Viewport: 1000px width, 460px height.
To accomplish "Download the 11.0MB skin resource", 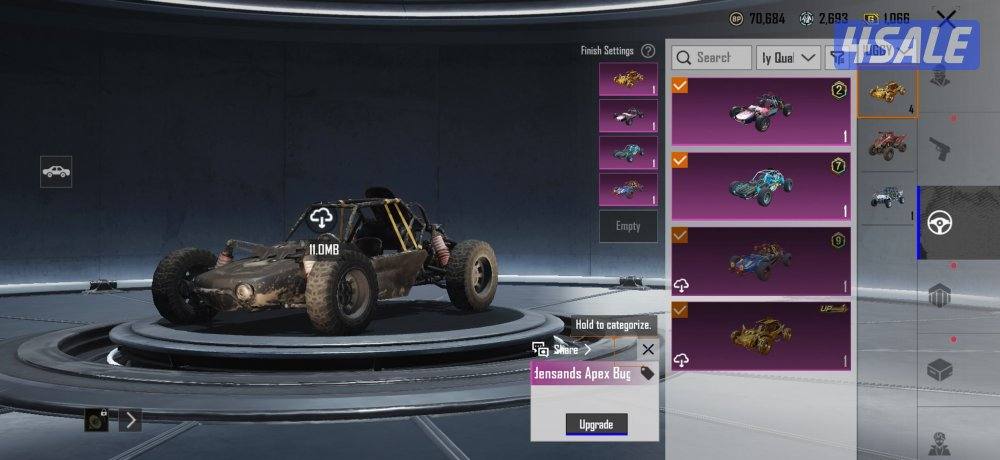I will click(322, 217).
